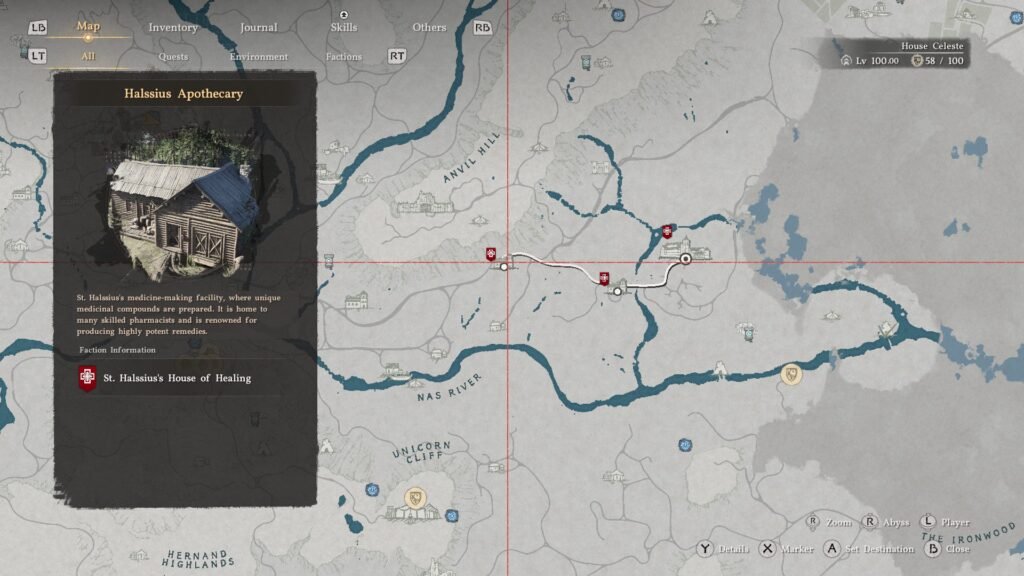The height and width of the screenshot is (576, 1024).
Task: Choose the Environment map filter
Action: click(259, 57)
